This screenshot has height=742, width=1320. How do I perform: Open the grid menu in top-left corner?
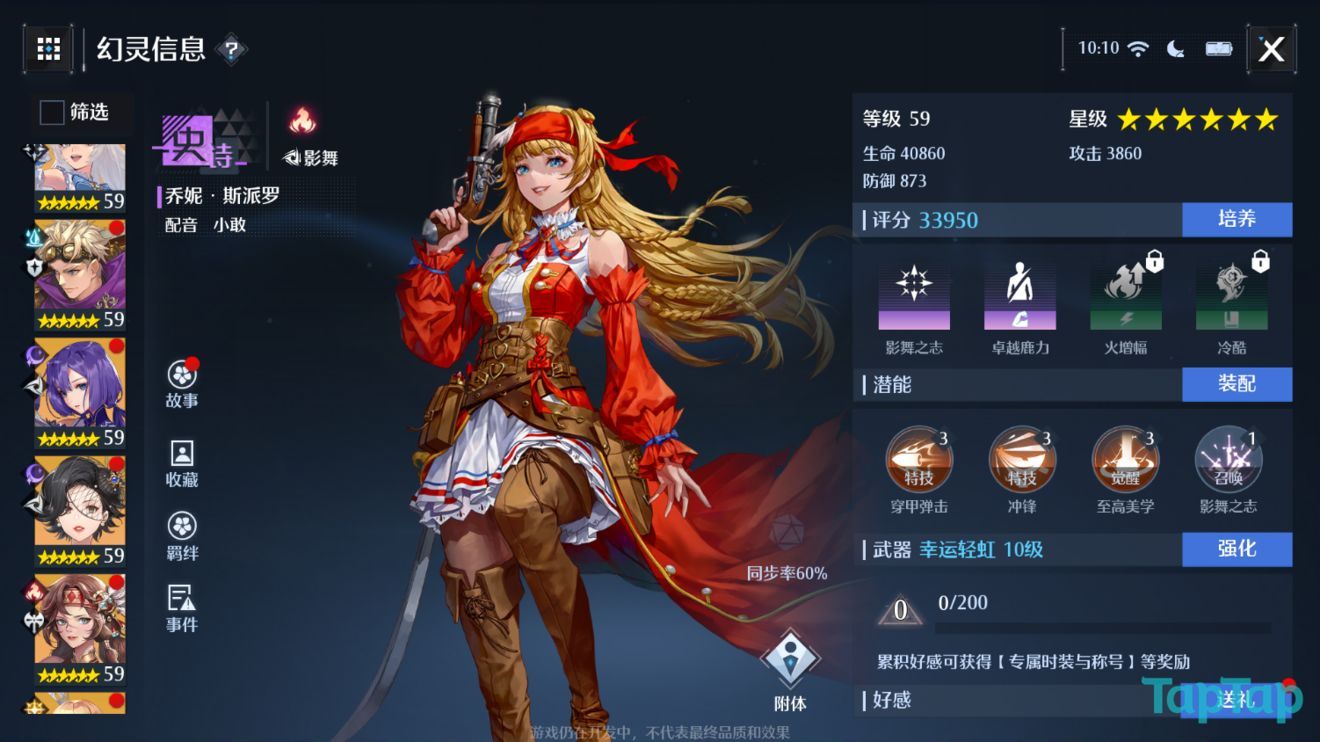pyautogui.click(x=47, y=48)
